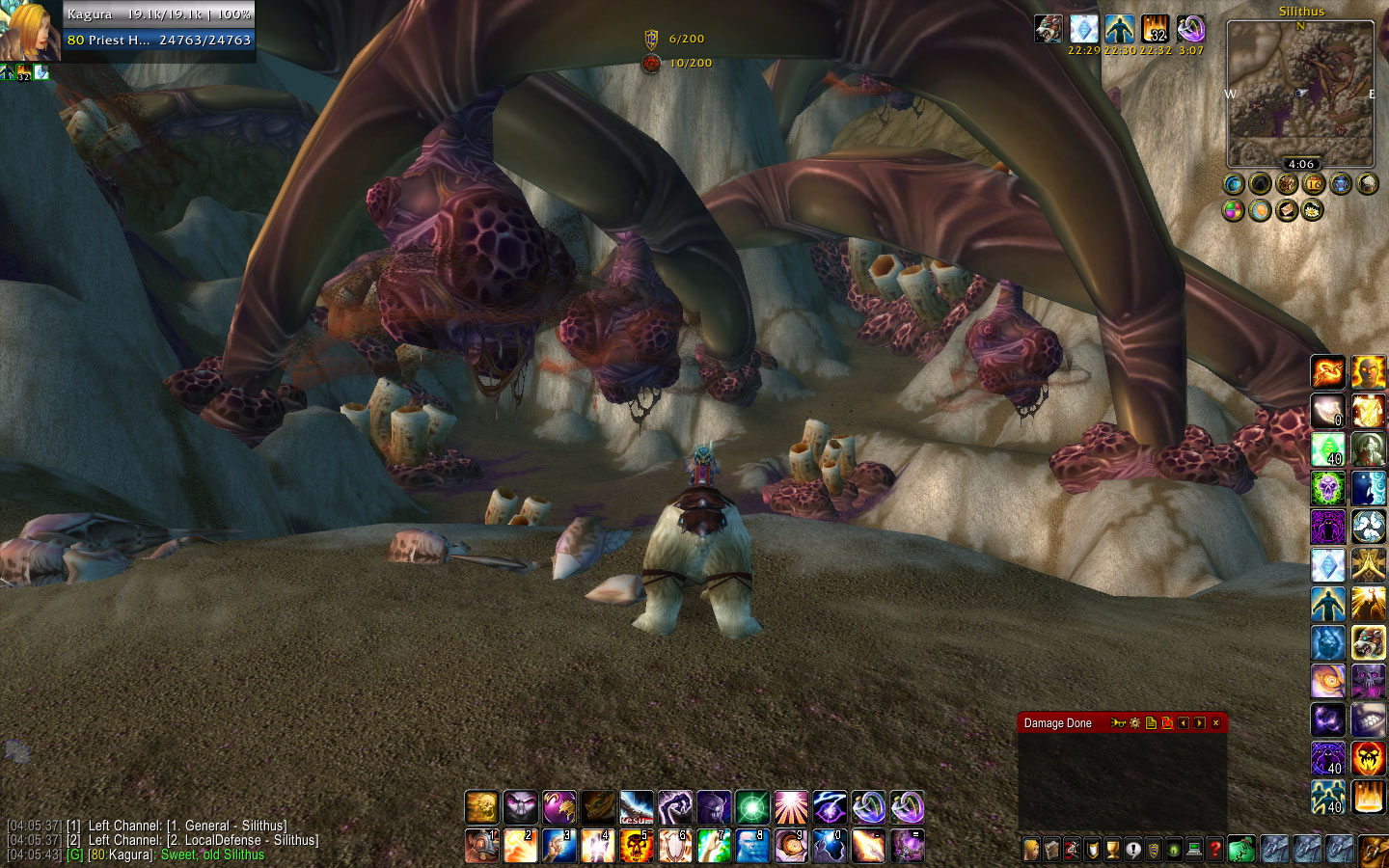Open the gold trophy achievements button
This screenshot has height=868, width=1389.
click(x=1112, y=850)
